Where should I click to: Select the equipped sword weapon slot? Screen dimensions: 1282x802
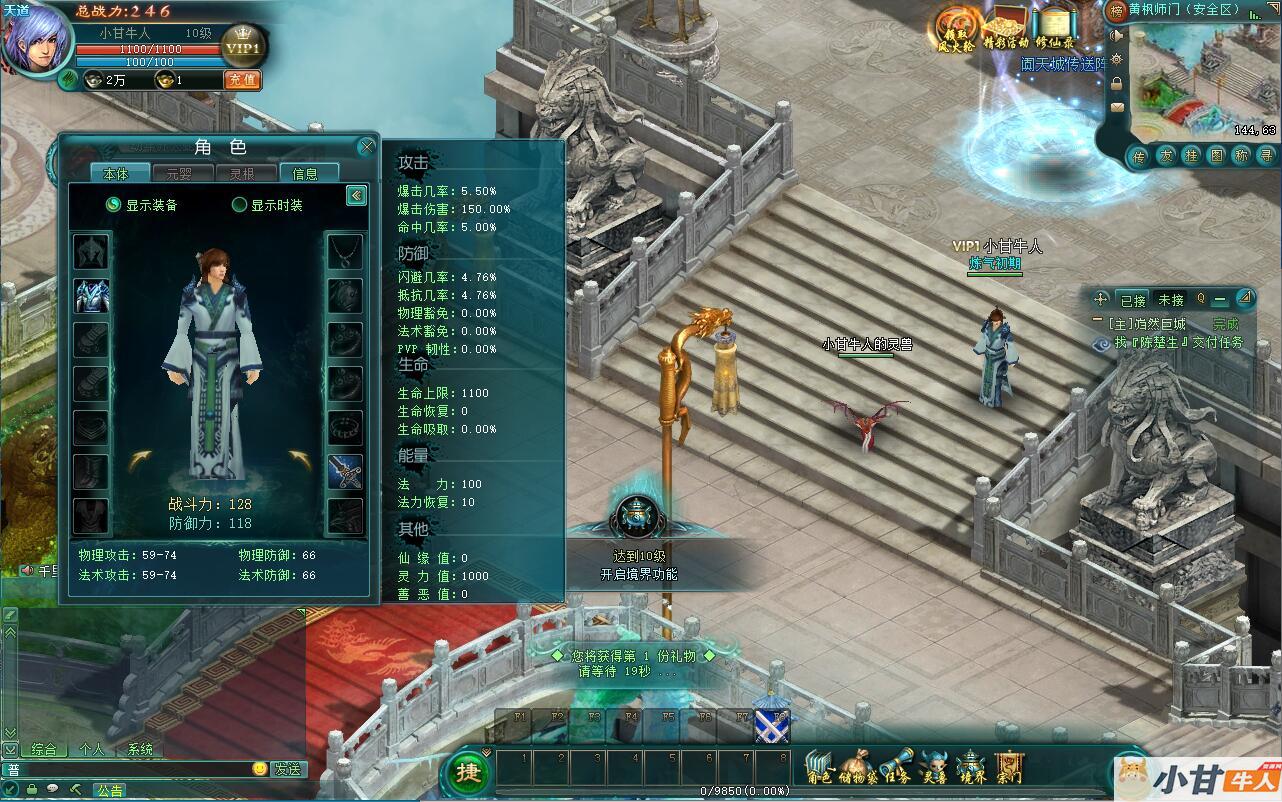[x=345, y=470]
